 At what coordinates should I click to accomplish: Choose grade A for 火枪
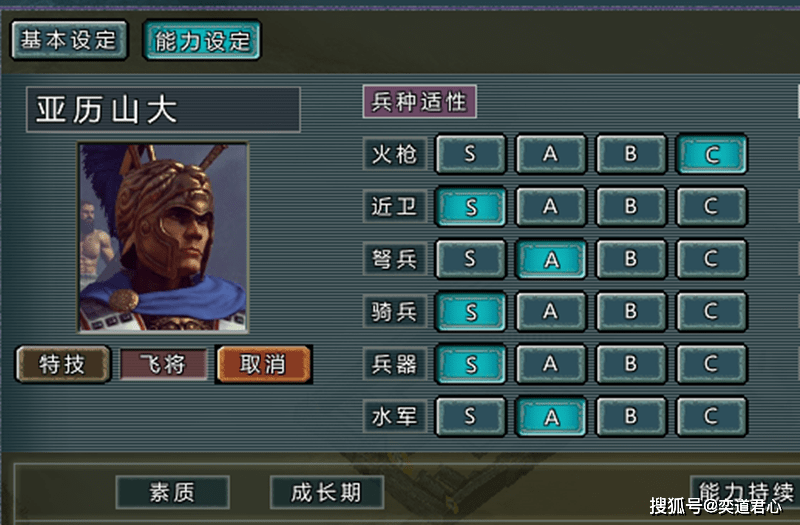[550, 154]
